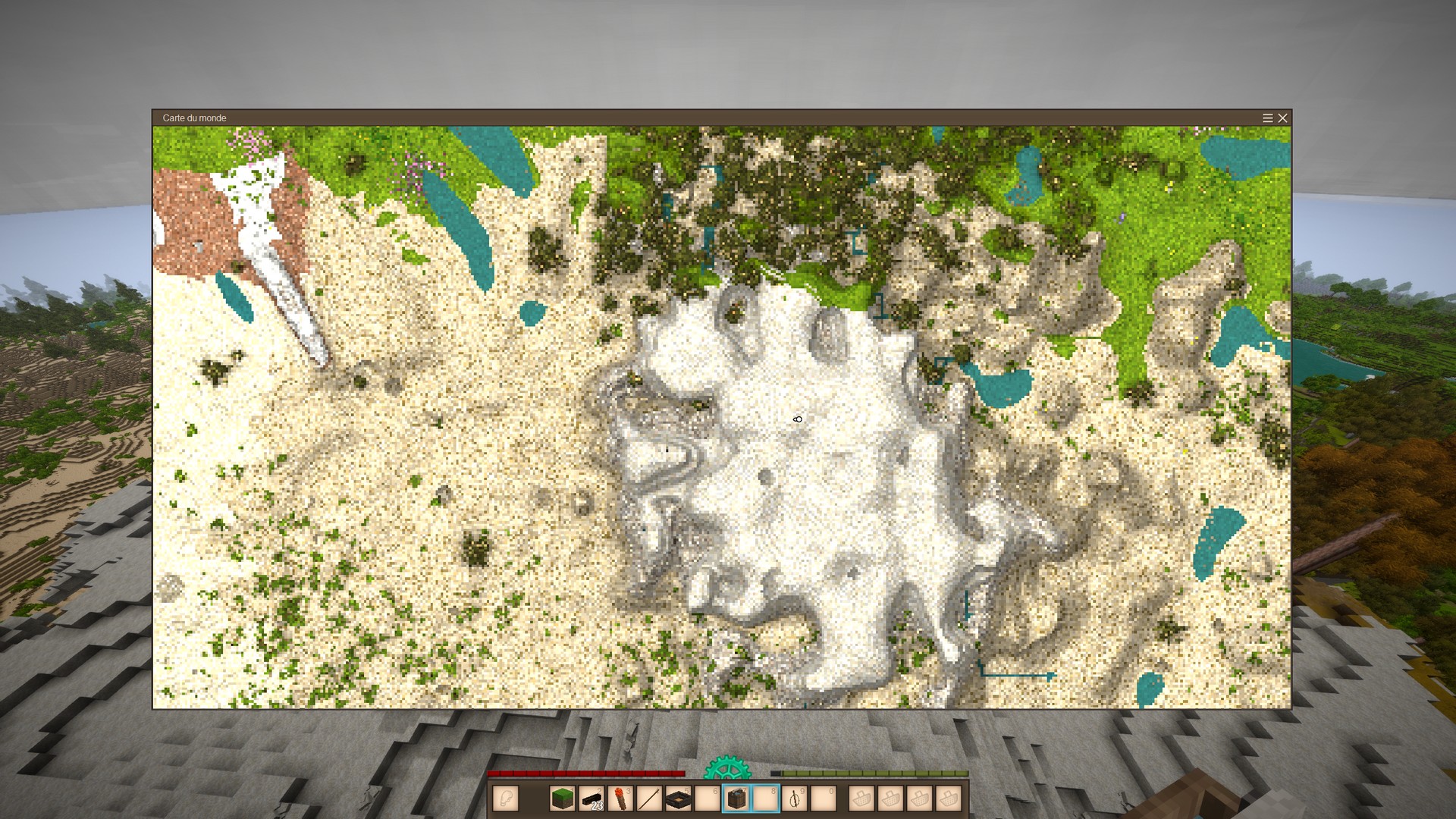Close the Carte du monde window
1456x819 pixels.
pos(1282,118)
